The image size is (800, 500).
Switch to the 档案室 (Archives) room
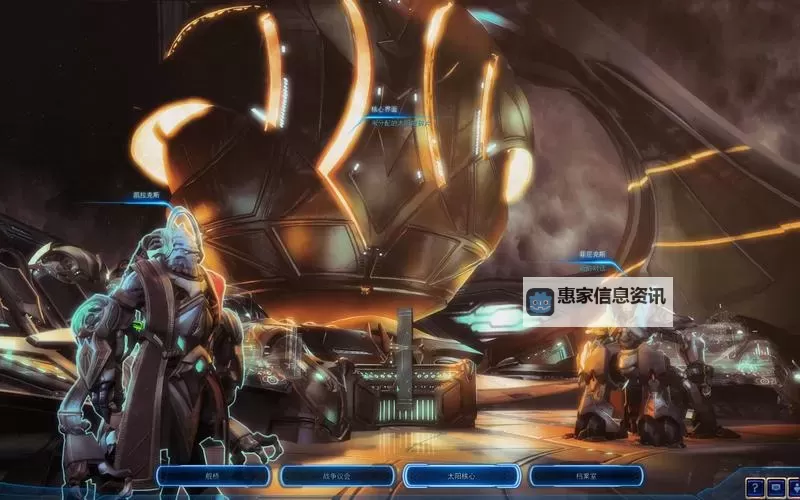(x=584, y=477)
